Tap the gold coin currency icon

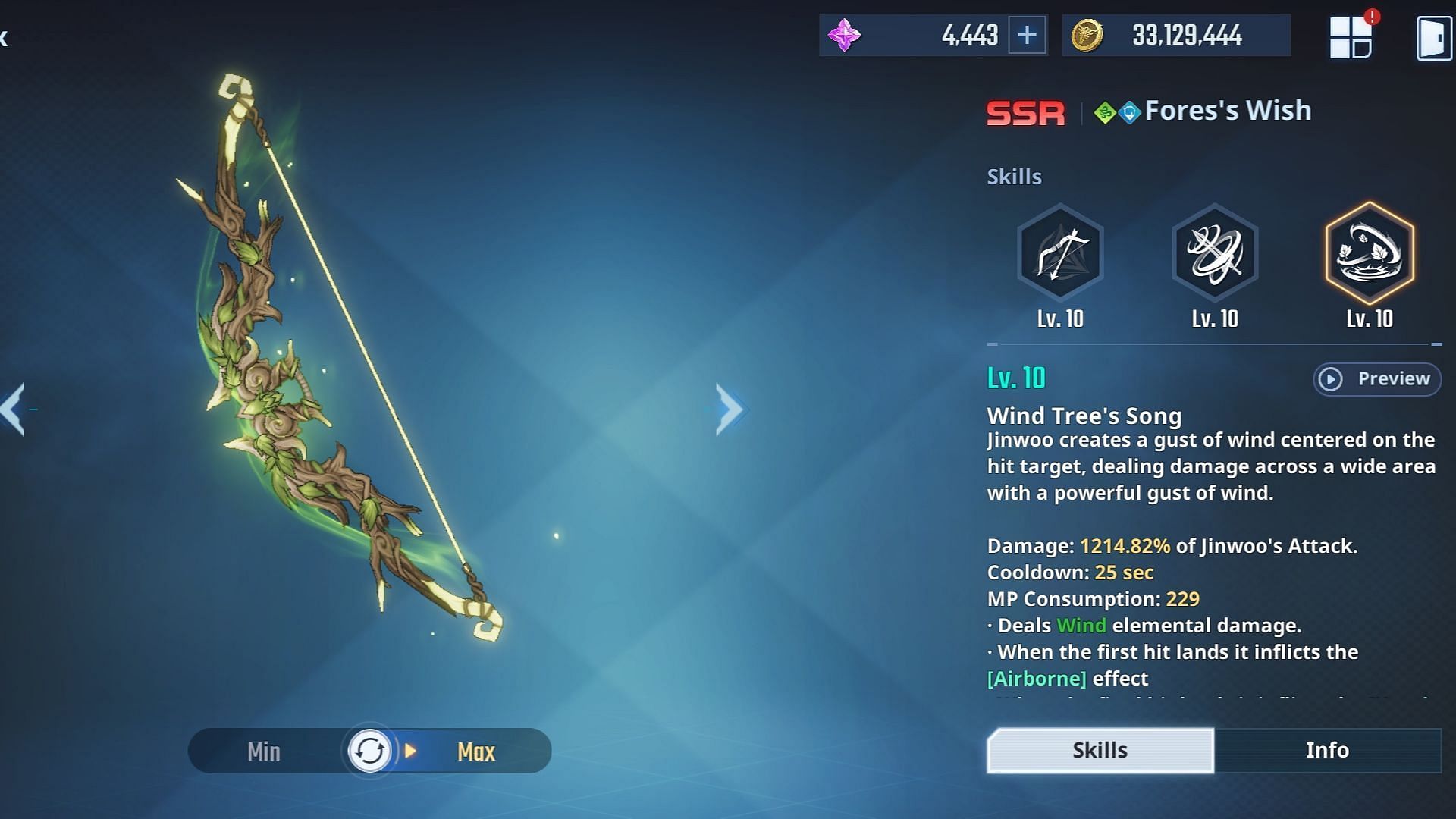1086,35
